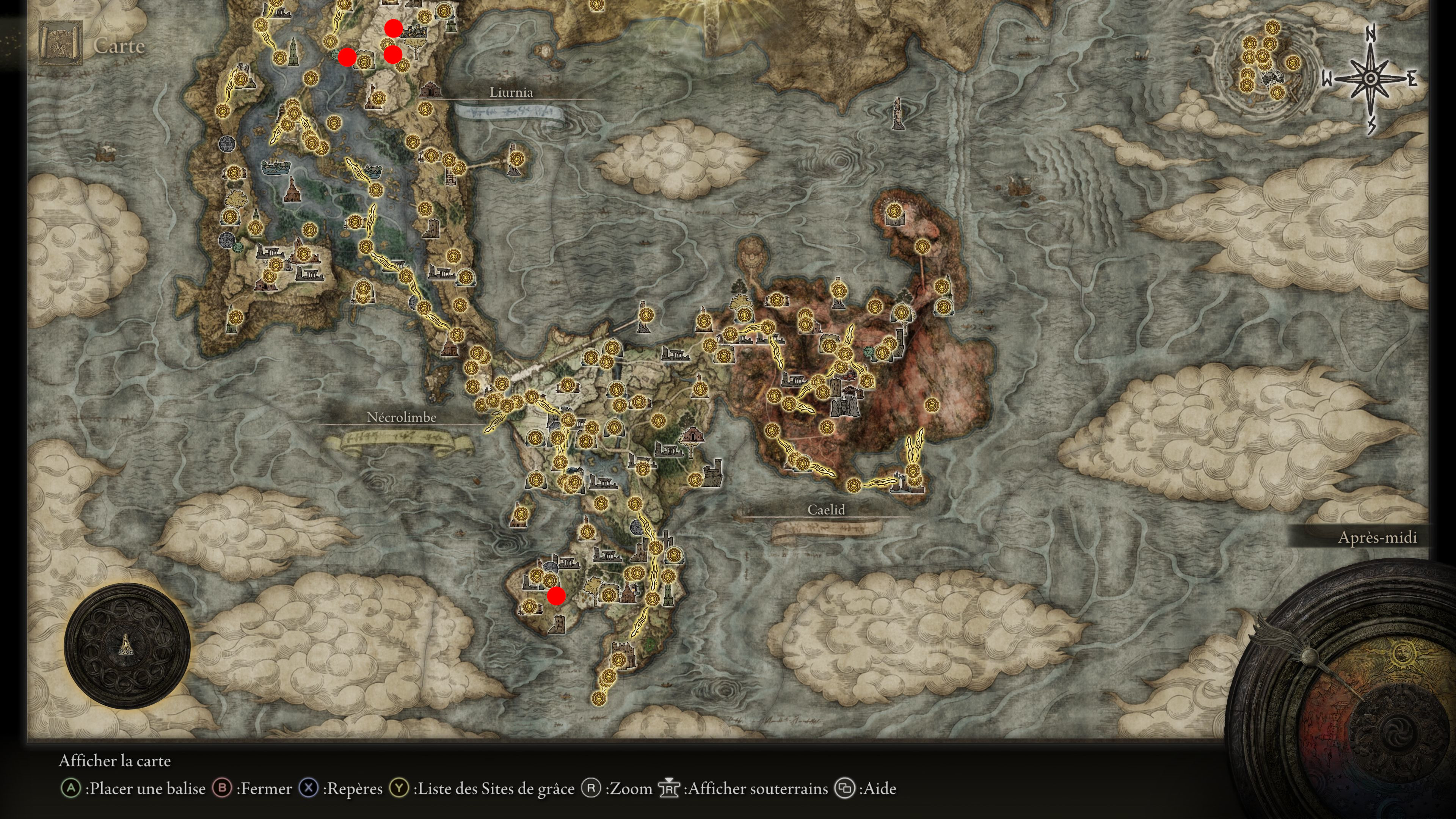Click the compass rose
The height and width of the screenshot is (819, 1456).
[x=1370, y=79]
